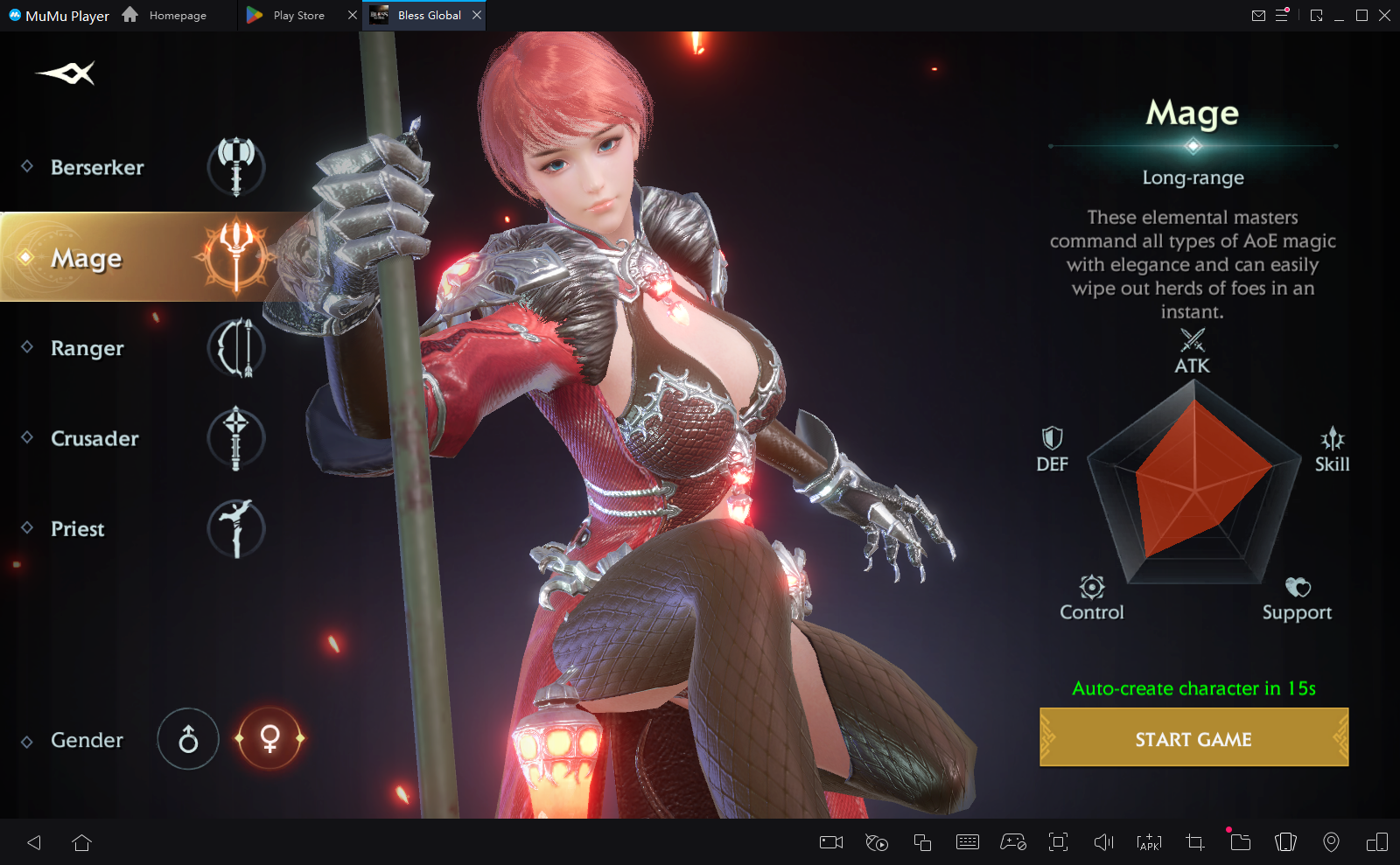Open the MuMu Player Homepage tab
The height and width of the screenshot is (865, 1400).
[x=166, y=15]
